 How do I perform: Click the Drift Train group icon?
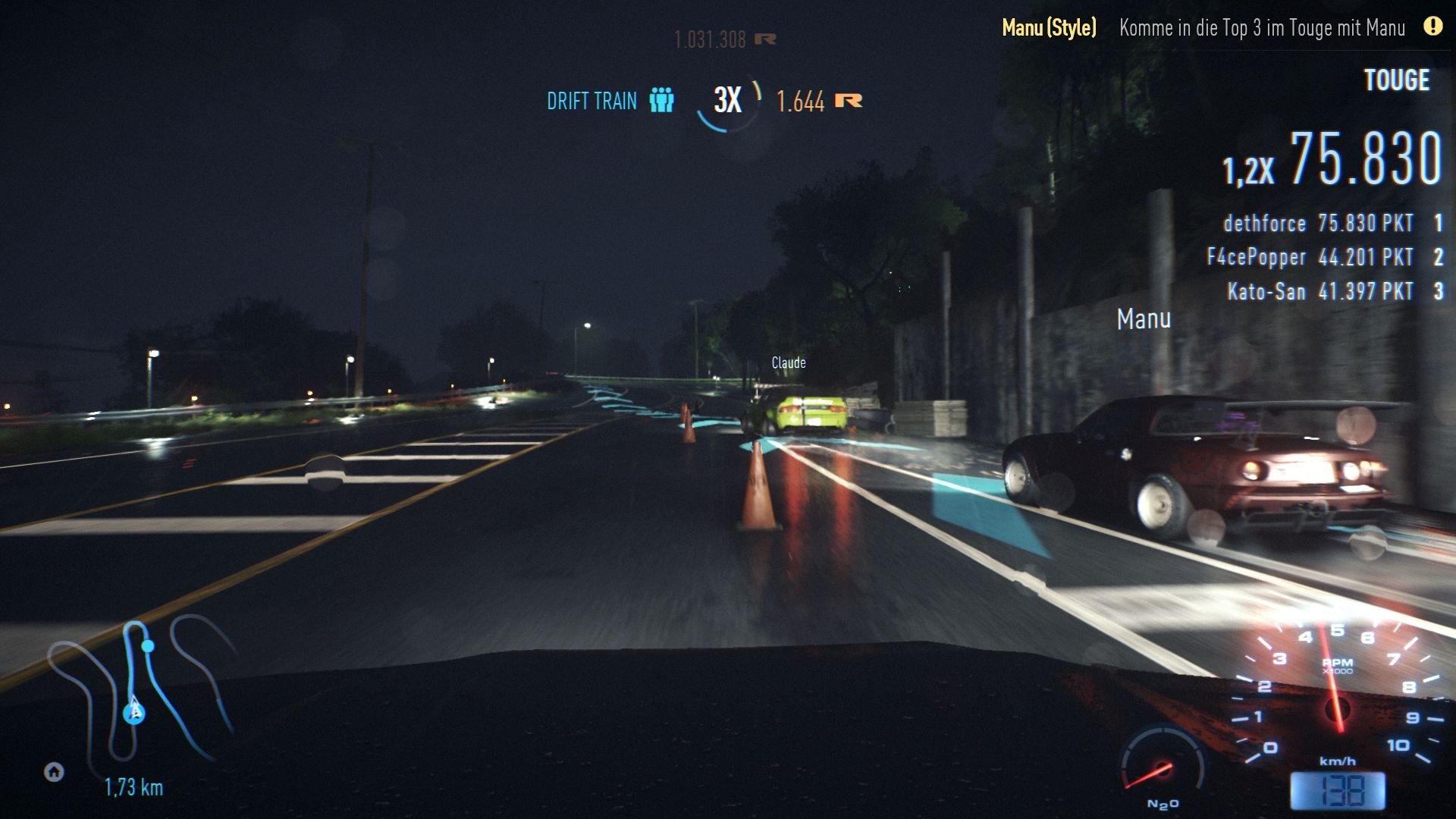(x=661, y=100)
